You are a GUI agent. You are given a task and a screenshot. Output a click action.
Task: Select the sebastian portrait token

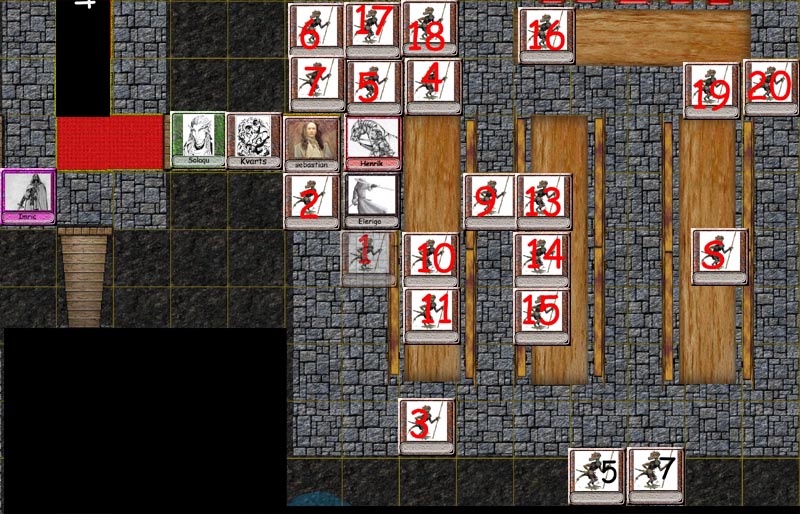(311, 144)
